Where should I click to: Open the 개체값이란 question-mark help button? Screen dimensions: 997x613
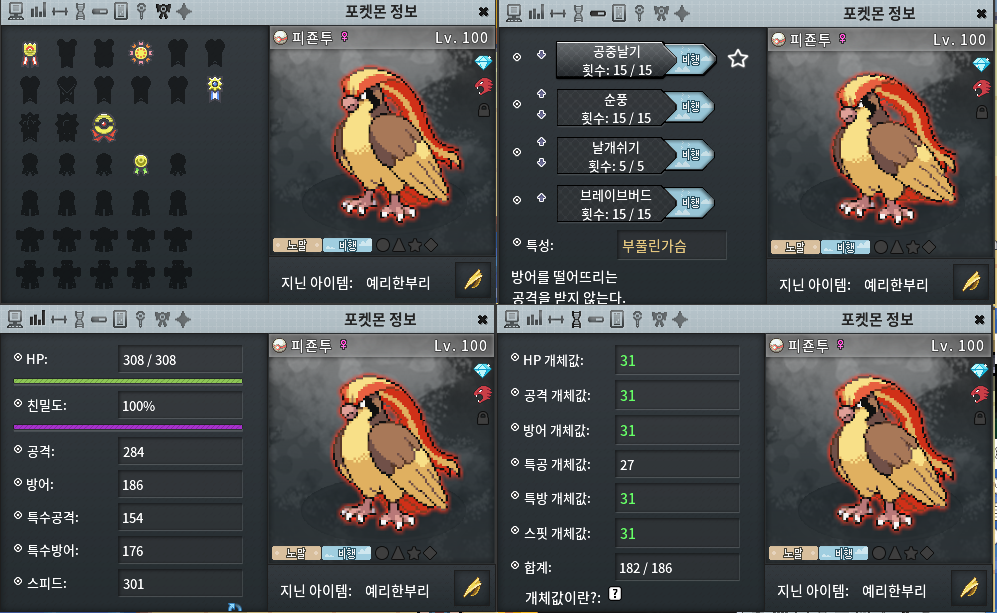[614, 594]
